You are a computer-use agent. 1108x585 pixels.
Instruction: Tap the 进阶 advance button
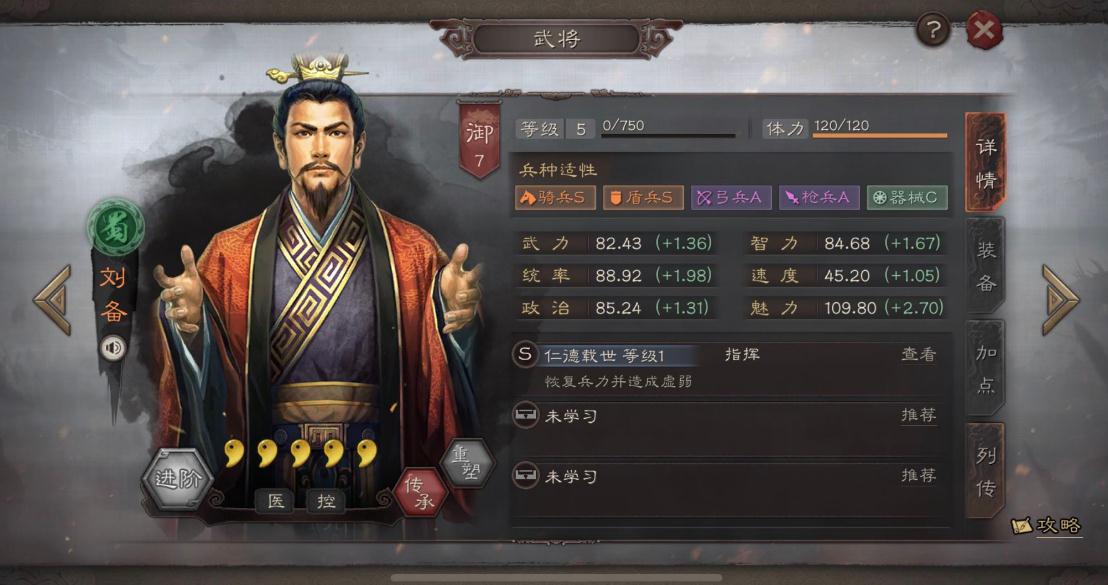pyautogui.click(x=178, y=477)
